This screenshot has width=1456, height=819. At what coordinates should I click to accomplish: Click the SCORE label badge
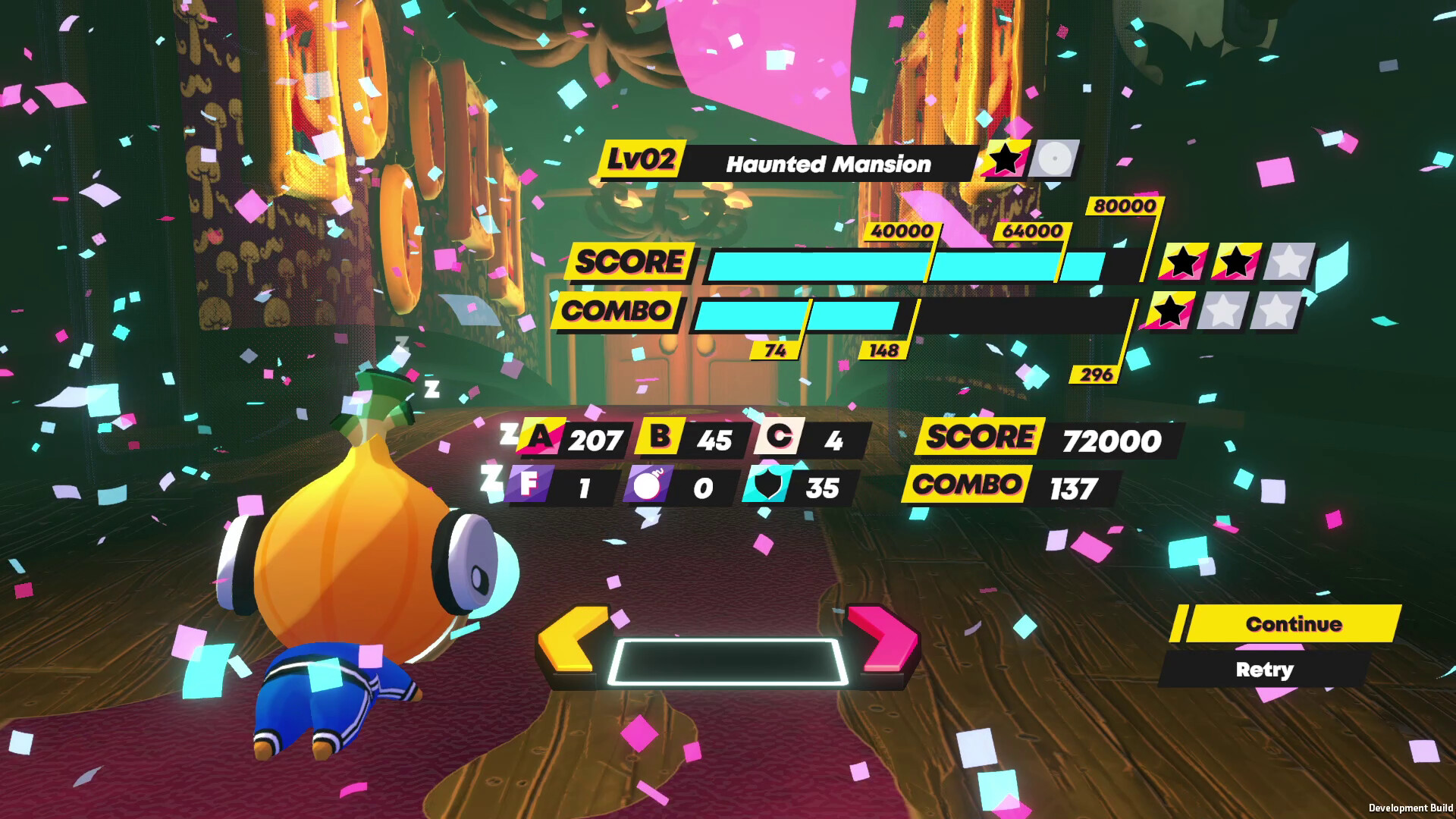(x=629, y=262)
